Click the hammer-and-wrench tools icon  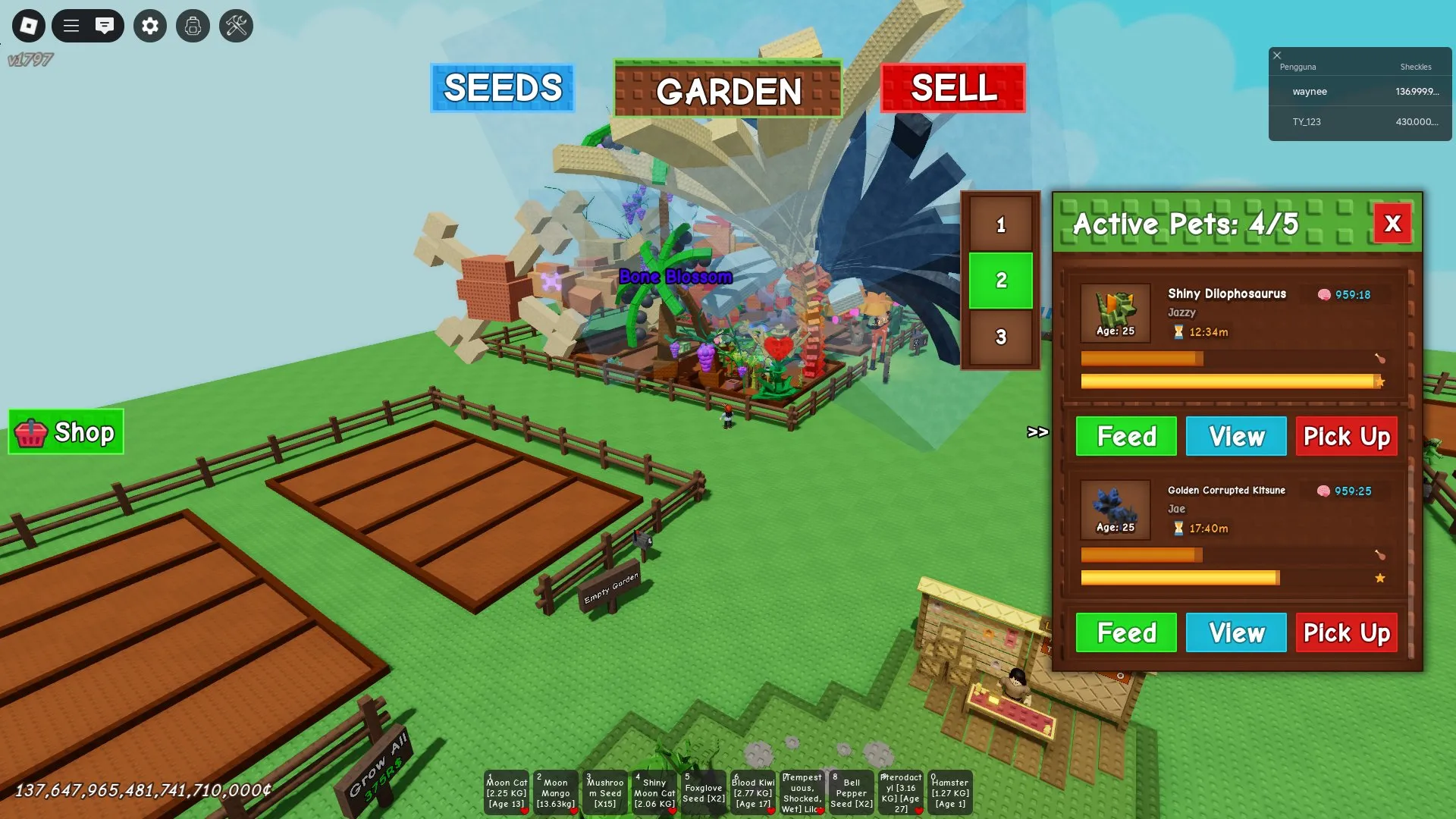coord(236,26)
